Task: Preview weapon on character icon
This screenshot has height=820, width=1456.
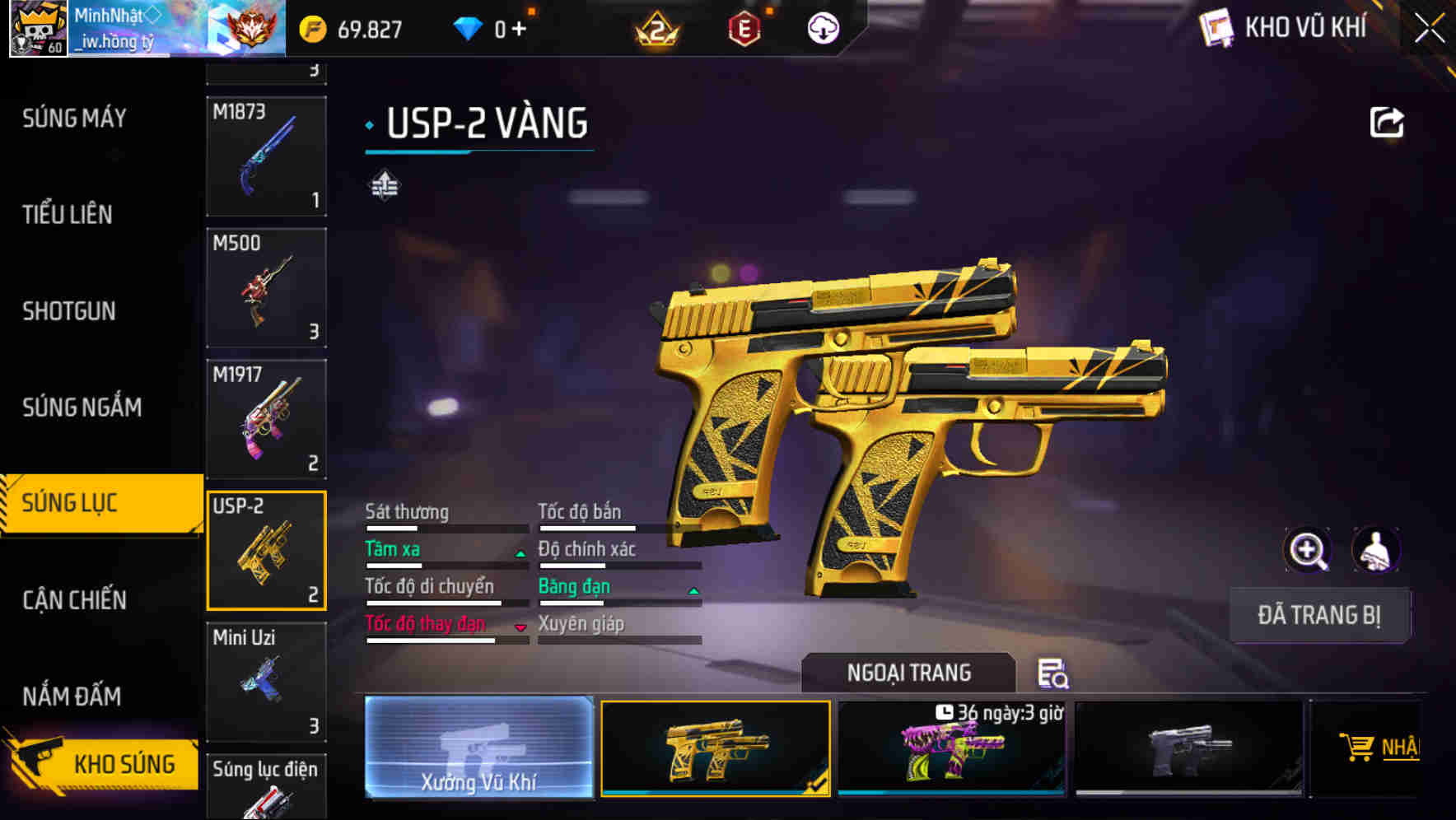Action: point(1375,550)
